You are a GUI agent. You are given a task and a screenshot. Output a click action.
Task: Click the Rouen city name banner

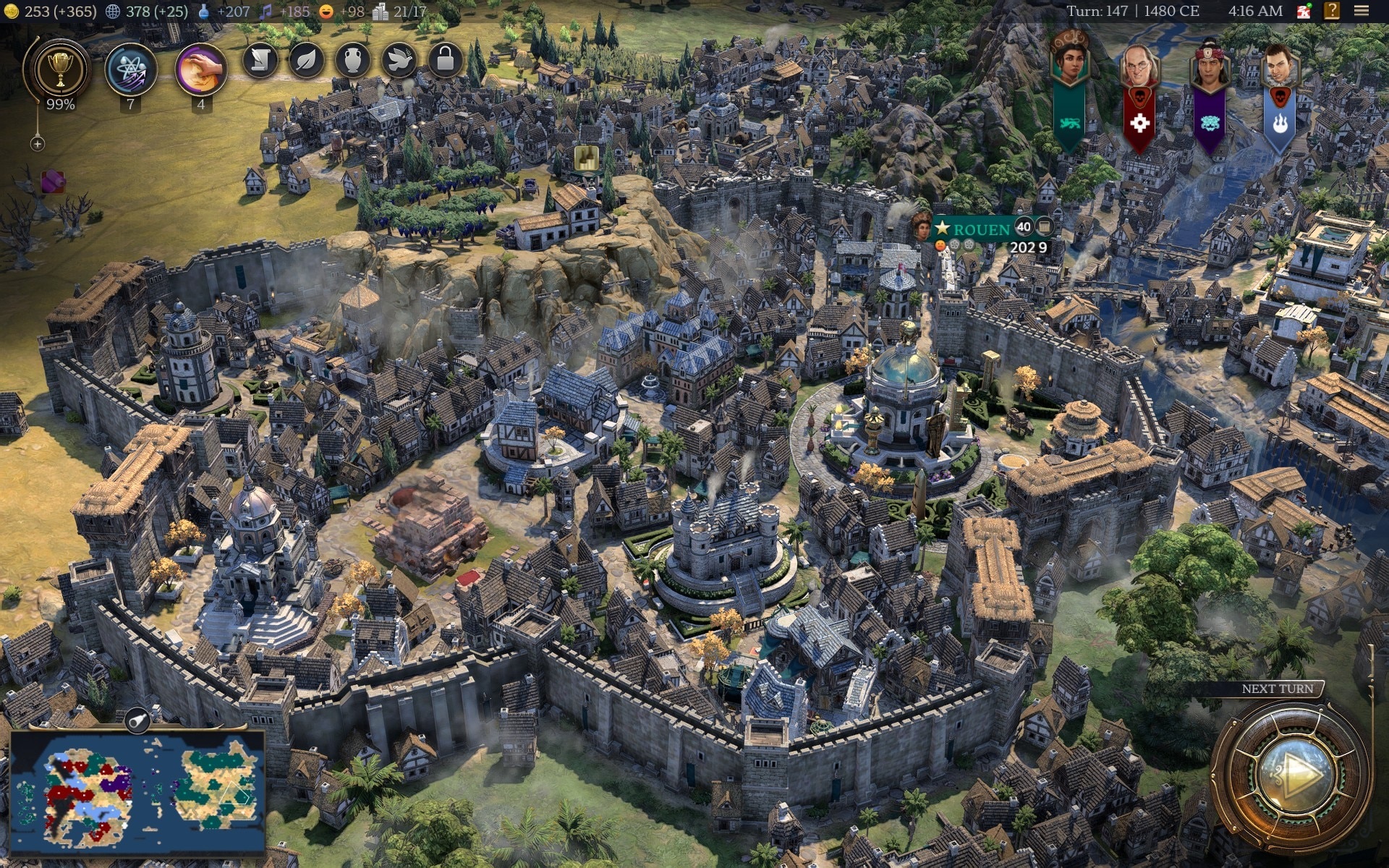tap(980, 229)
